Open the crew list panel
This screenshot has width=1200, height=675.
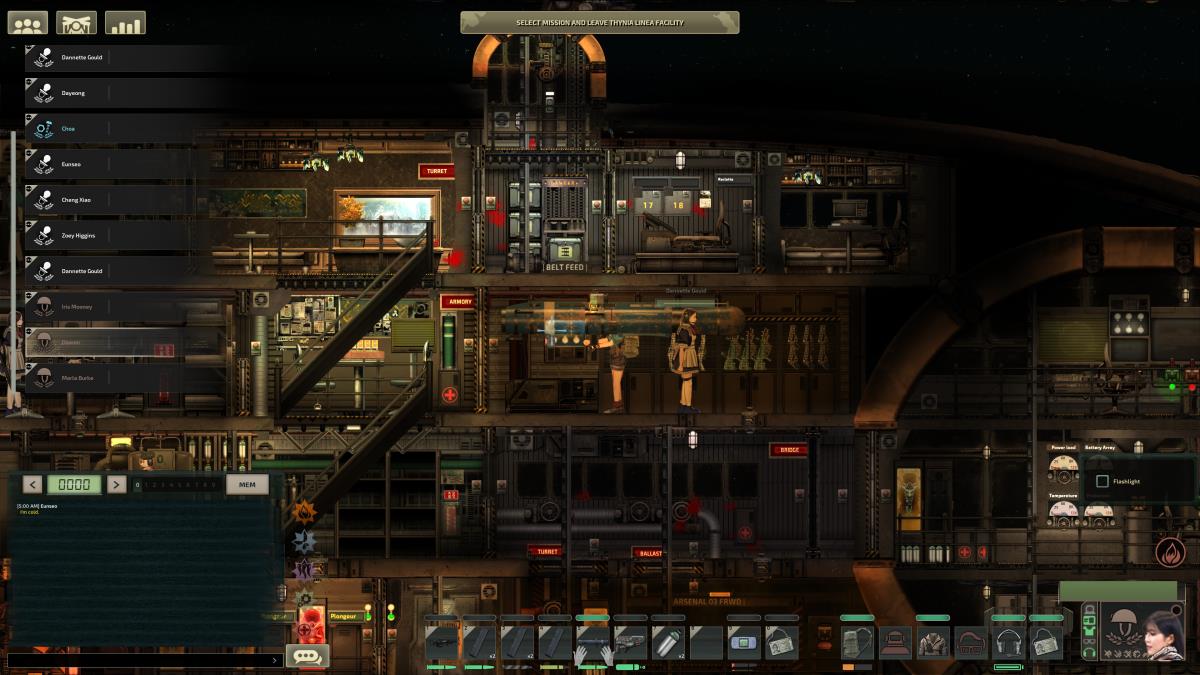(x=28, y=23)
